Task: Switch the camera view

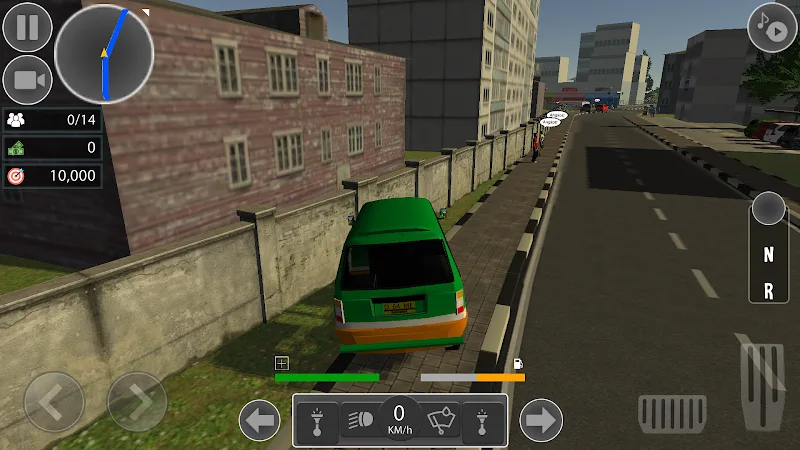Action: pos(27,80)
